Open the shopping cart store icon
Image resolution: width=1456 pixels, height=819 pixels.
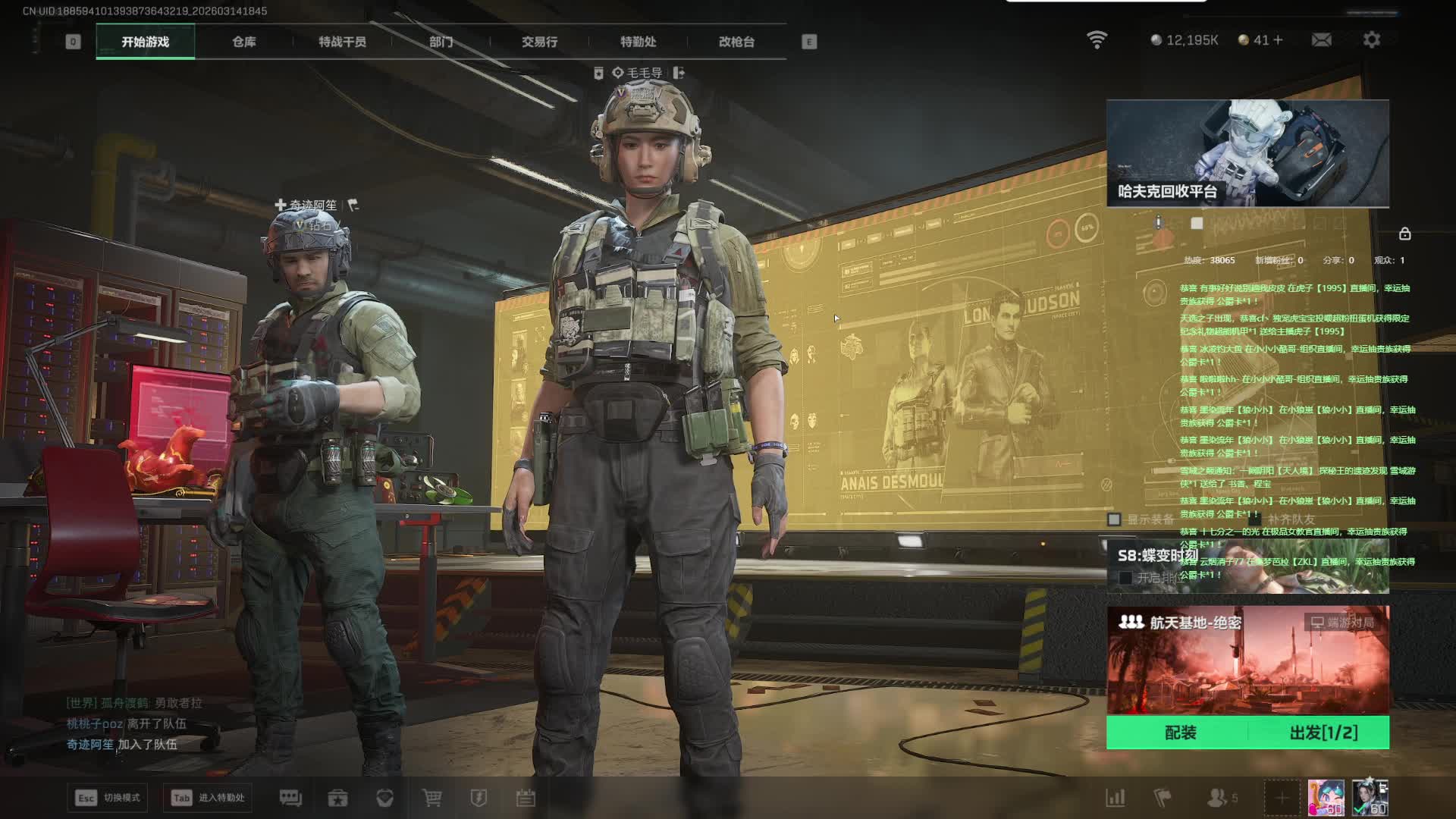coord(431,798)
